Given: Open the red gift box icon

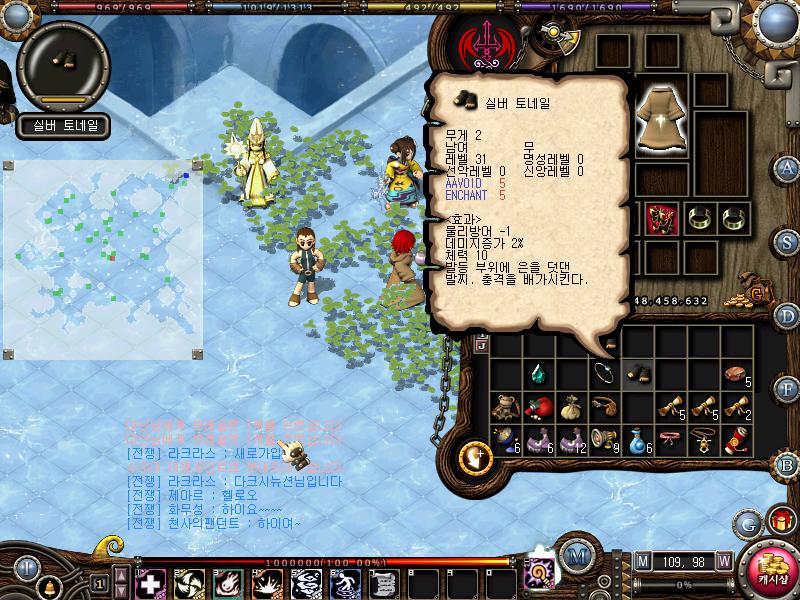Looking at the screenshot, I should pyautogui.click(x=779, y=520).
